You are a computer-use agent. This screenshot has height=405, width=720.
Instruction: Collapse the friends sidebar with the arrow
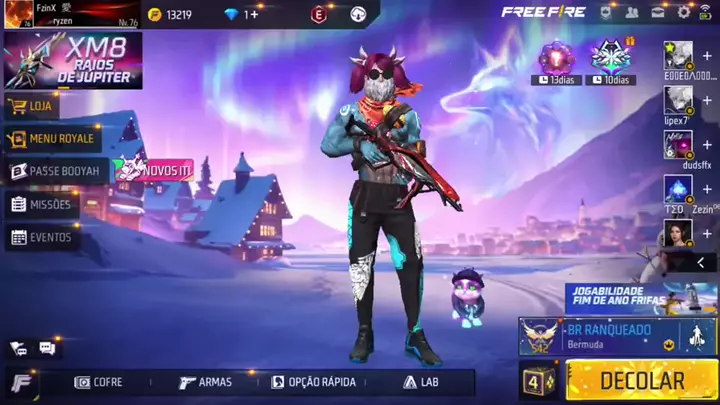(700, 262)
